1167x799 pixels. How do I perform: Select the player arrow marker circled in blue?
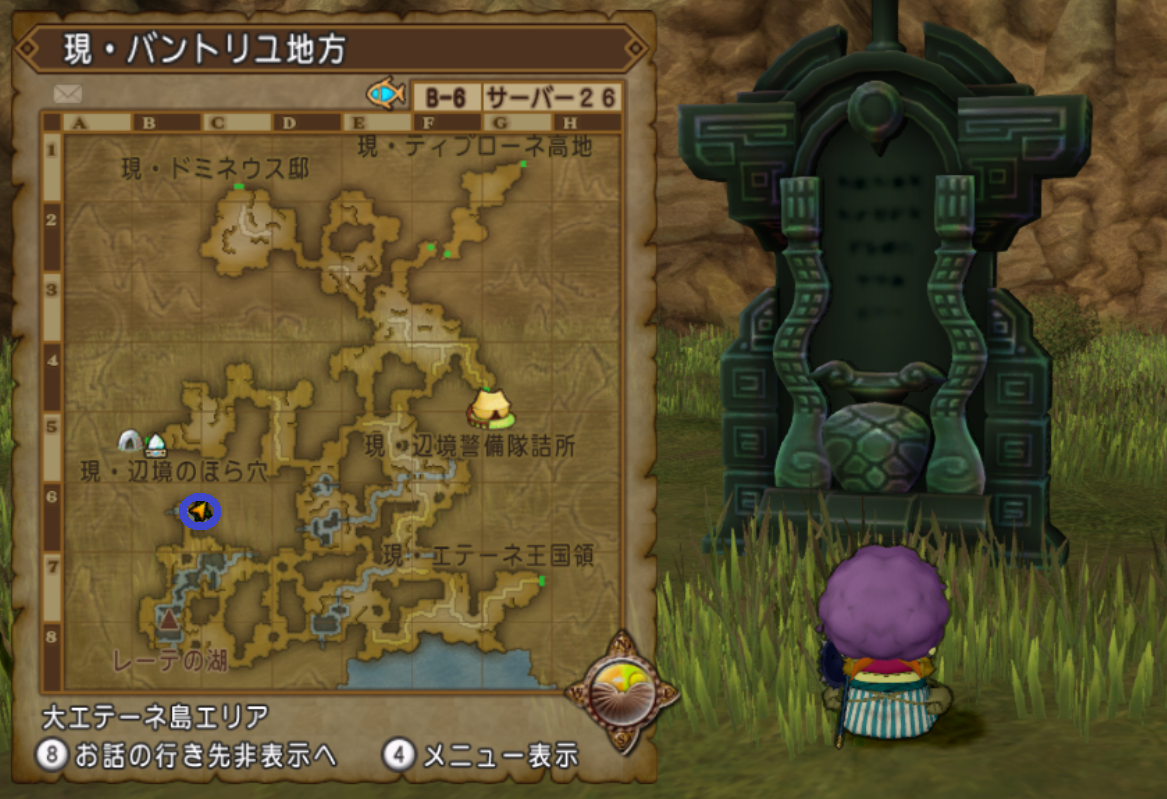pyautogui.click(x=200, y=512)
